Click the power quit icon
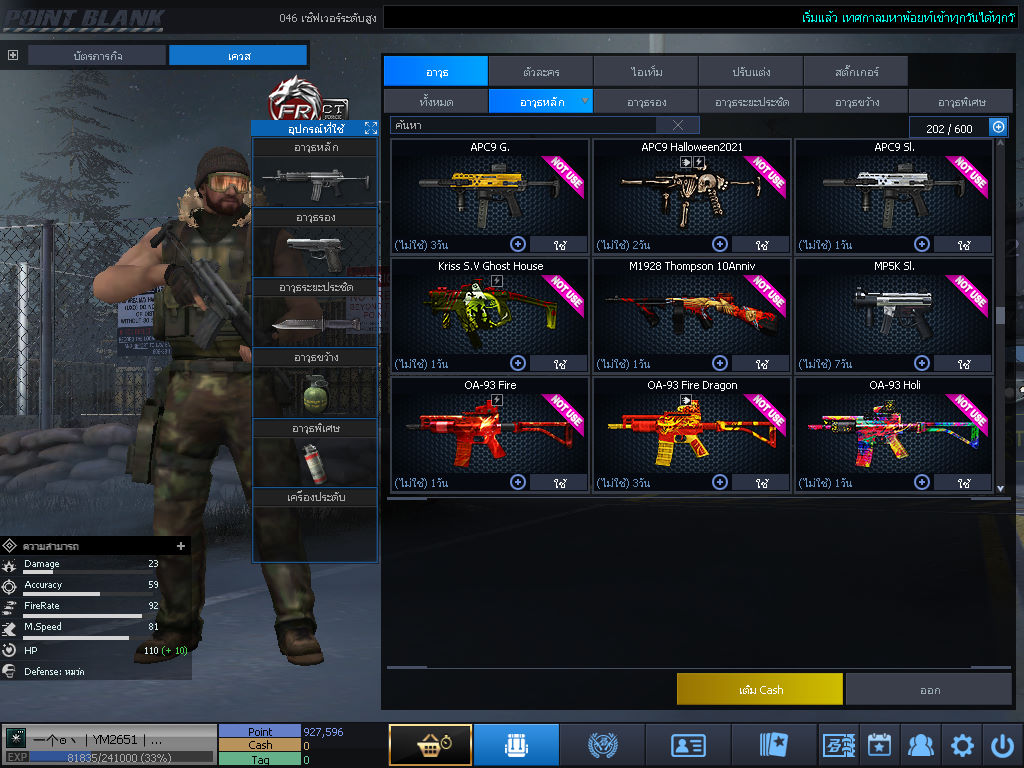Screen dimensions: 1024x768 [x=1002, y=745]
